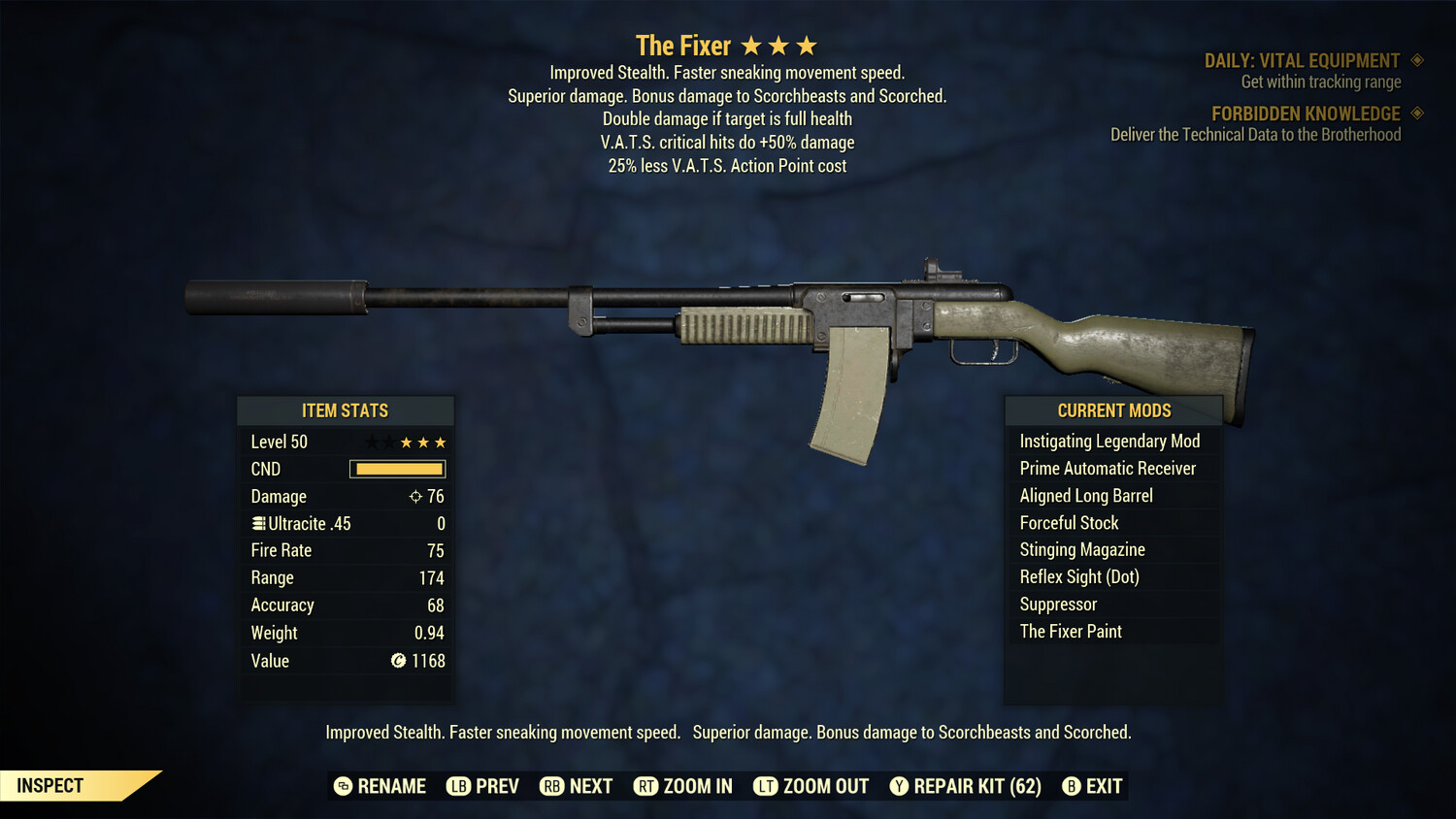This screenshot has width=1456, height=819.
Task: Switch to the INSPECT tab
Action: [x=50, y=785]
